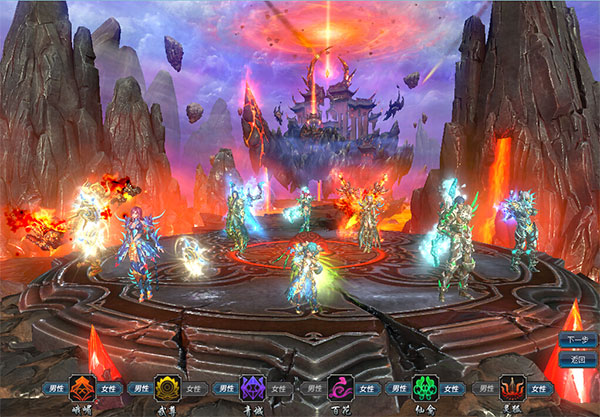Image resolution: width=600 pixels, height=417 pixels.
Task: Choose 男性 (male) for the 百花 class
Action: tap(313, 388)
